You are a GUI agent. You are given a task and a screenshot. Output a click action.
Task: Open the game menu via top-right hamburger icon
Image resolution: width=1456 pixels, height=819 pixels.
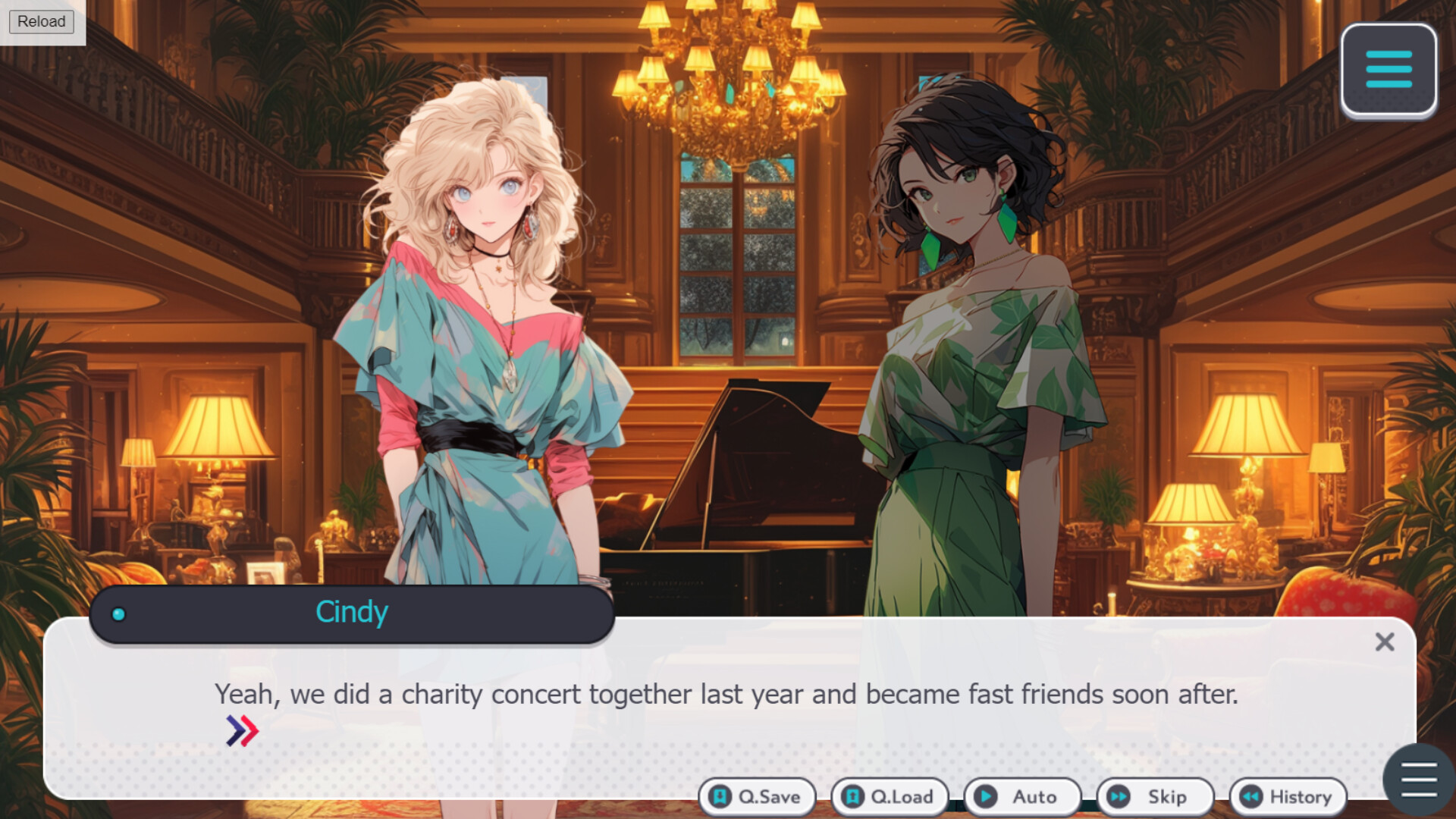[1388, 72]
